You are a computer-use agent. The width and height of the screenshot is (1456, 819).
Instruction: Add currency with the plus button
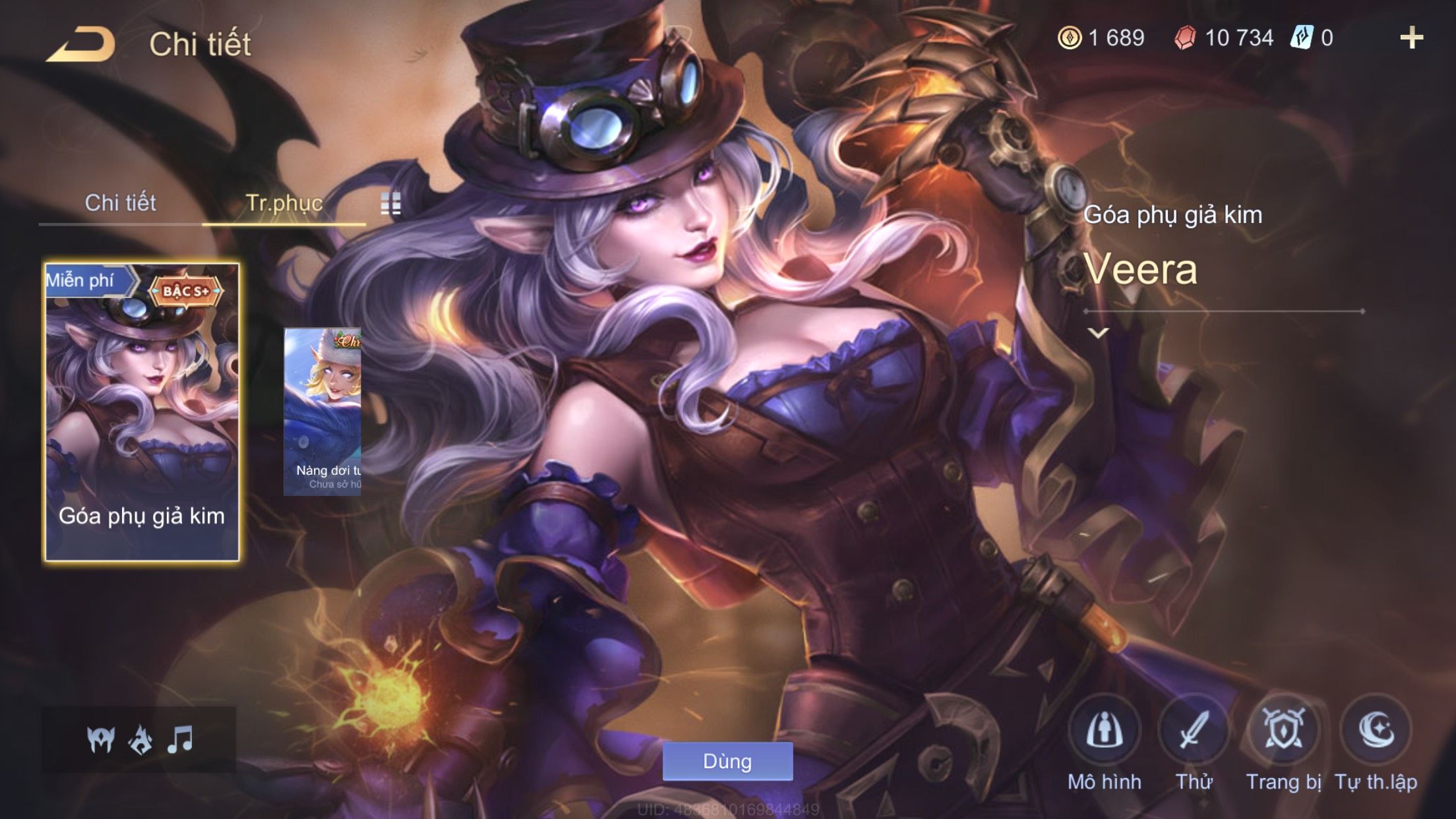(1411, 38)
